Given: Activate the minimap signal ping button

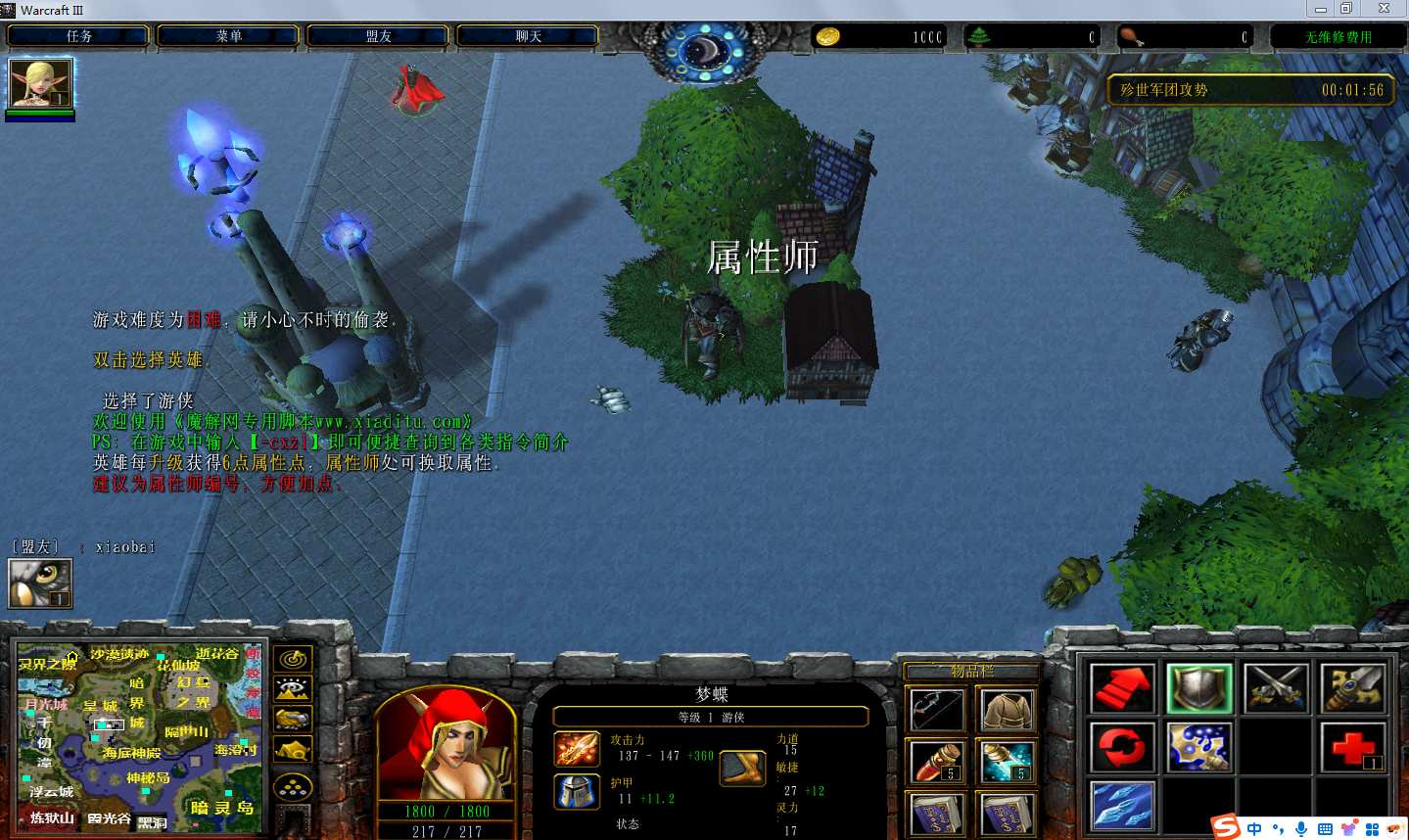Looking at the screenshot, I should (293, 659).
